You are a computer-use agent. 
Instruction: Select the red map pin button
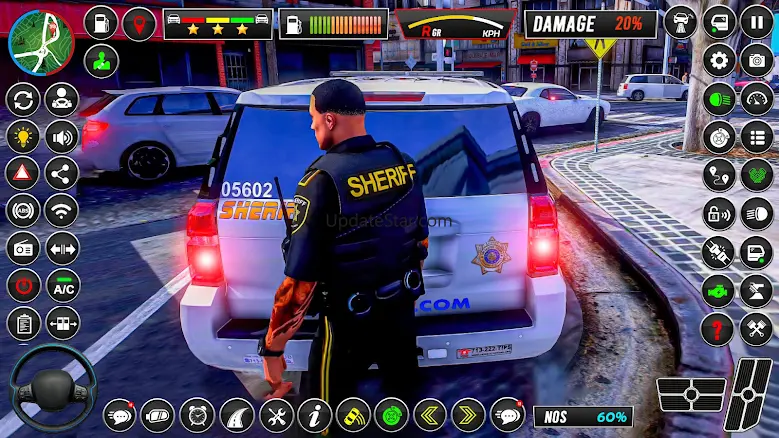(140, 22)
